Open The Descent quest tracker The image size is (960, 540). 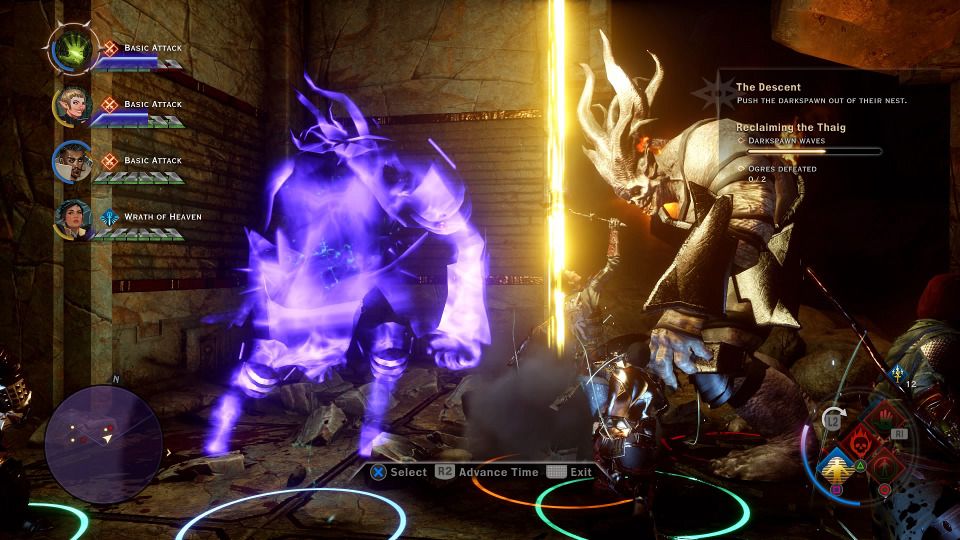(768, 88)
